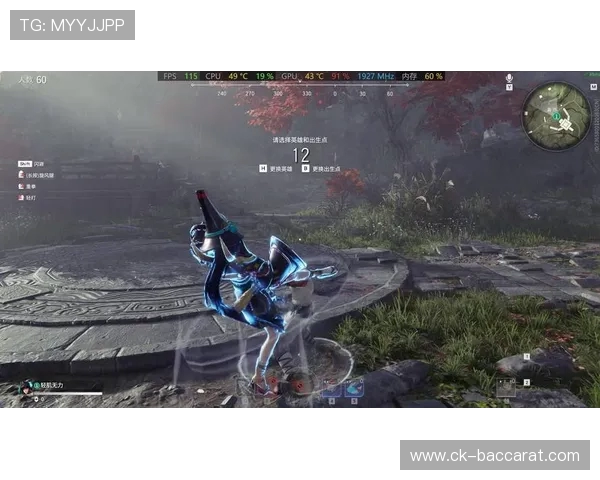
Task: Click the www.ck-baccarat.com watermark link
Action: pyautogui.click(x=494, y=455)
